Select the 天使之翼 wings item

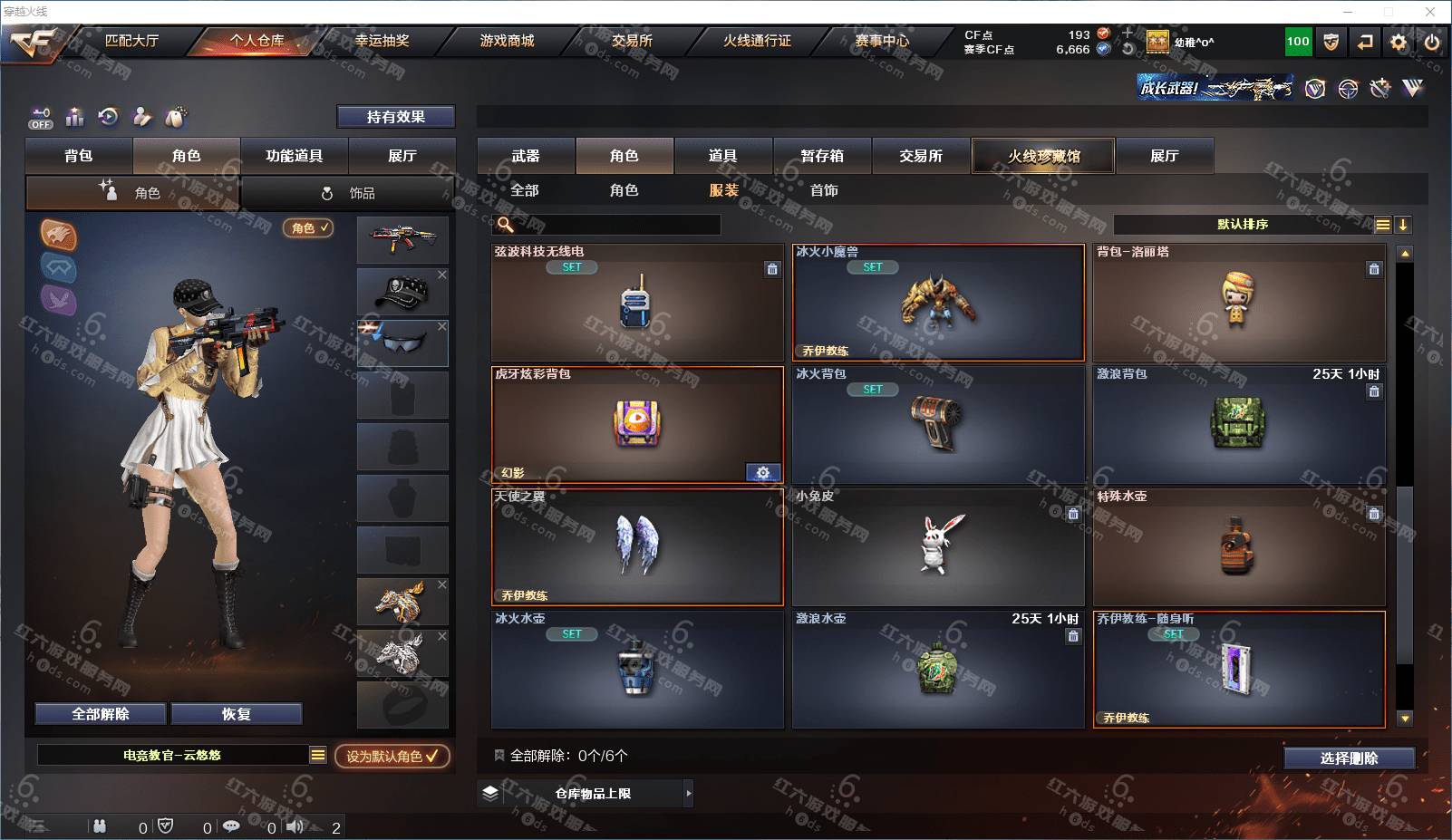tap(637, 546)
